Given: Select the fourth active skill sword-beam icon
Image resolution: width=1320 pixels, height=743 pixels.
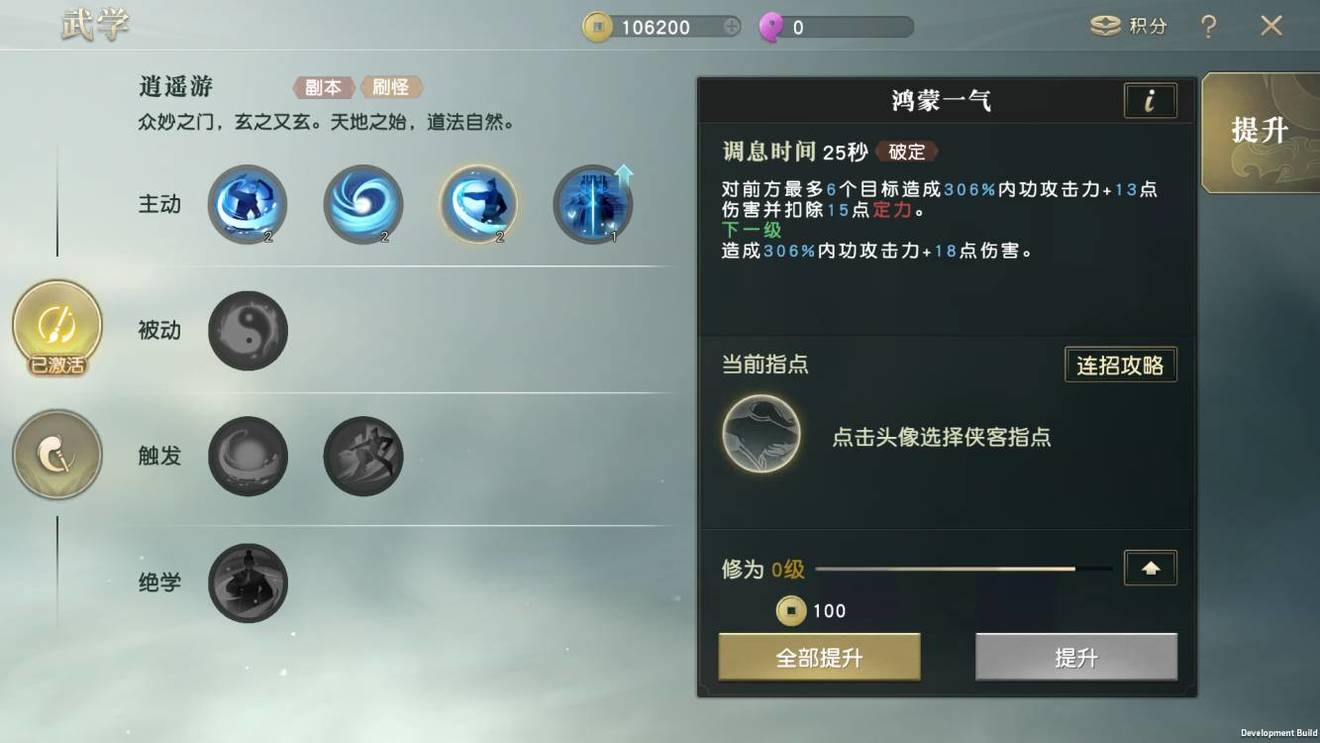Looking at the screenshot, I should click(593, 203).
